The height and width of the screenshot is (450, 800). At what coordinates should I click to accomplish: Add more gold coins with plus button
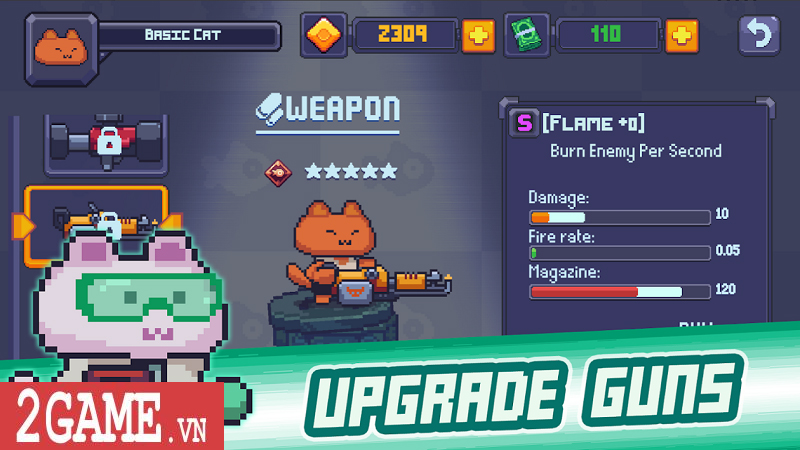[478, 36]
